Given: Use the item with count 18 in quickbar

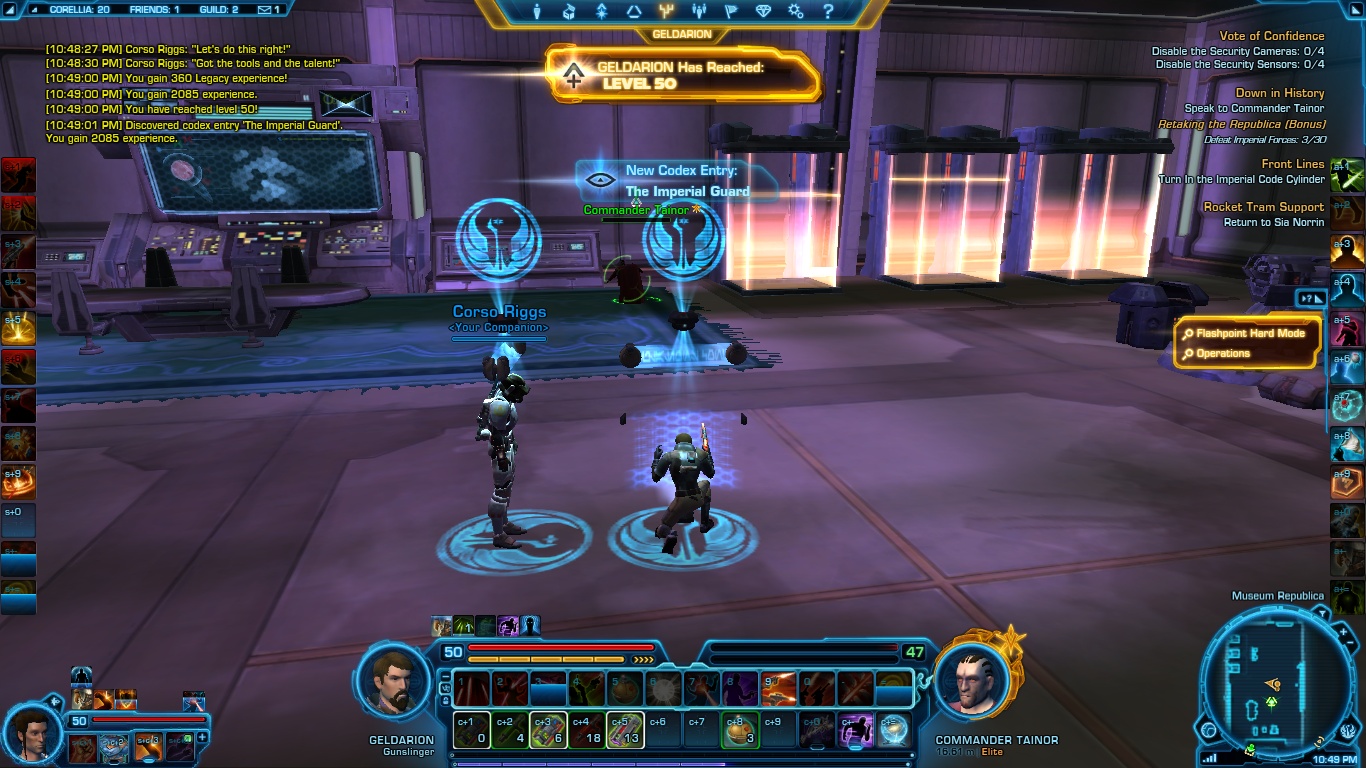Looking at the screenshot, I should [x=586, y=729].
